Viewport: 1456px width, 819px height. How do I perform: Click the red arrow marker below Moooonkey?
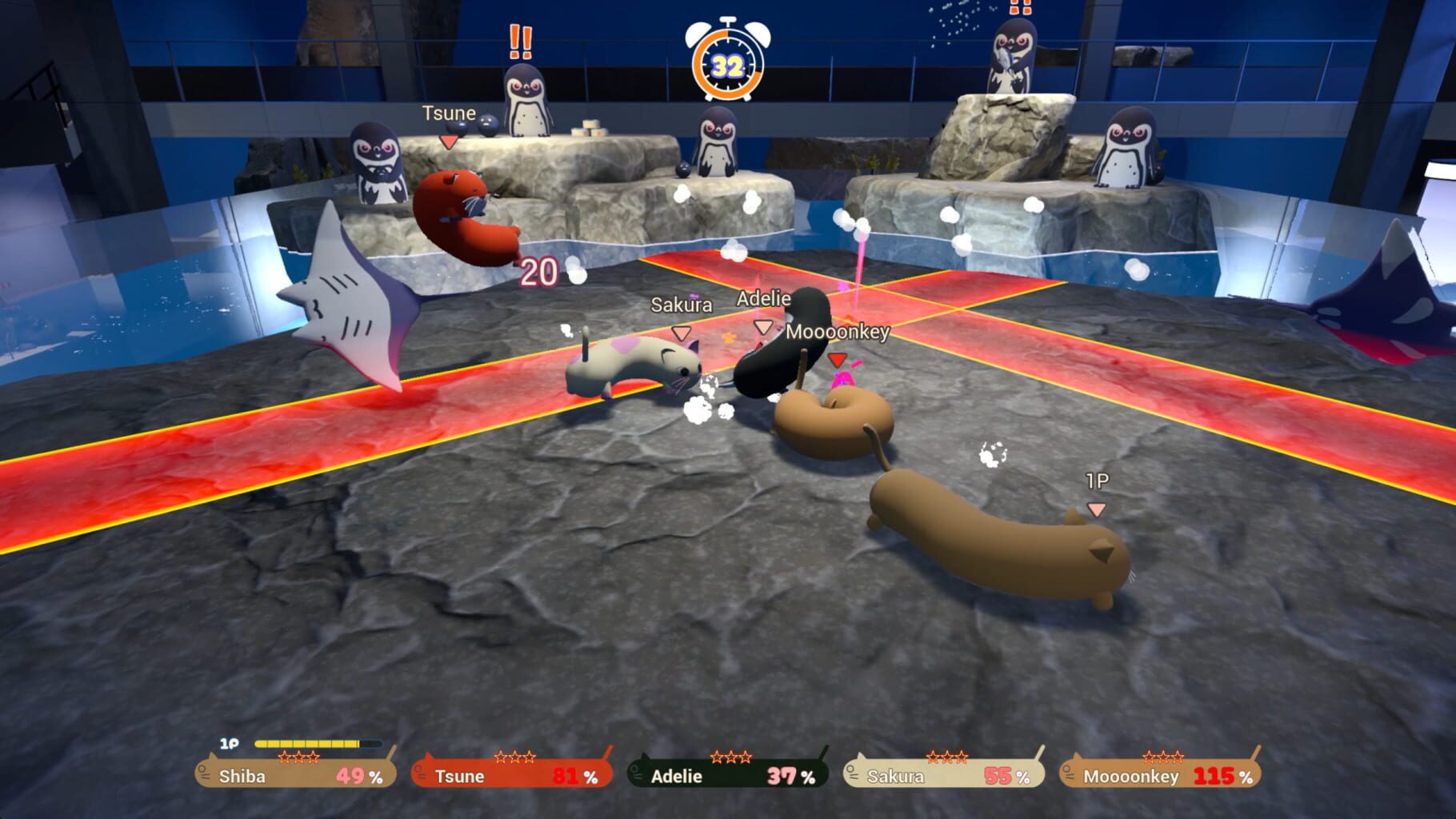coord(837,361)
